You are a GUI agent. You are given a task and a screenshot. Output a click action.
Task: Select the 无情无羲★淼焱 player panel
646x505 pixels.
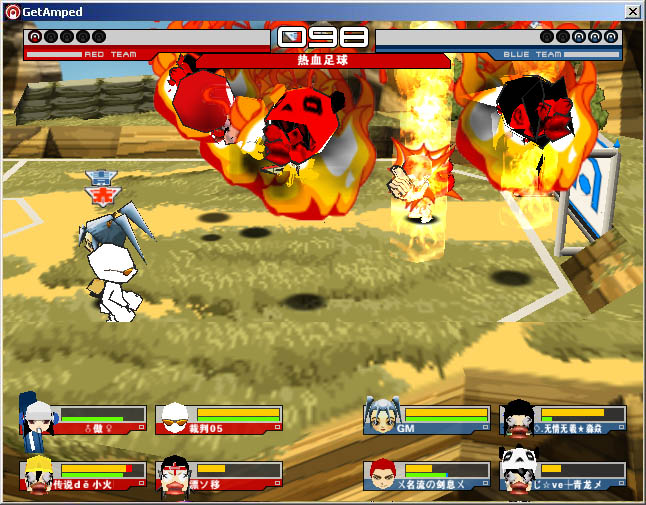point(564,419)
